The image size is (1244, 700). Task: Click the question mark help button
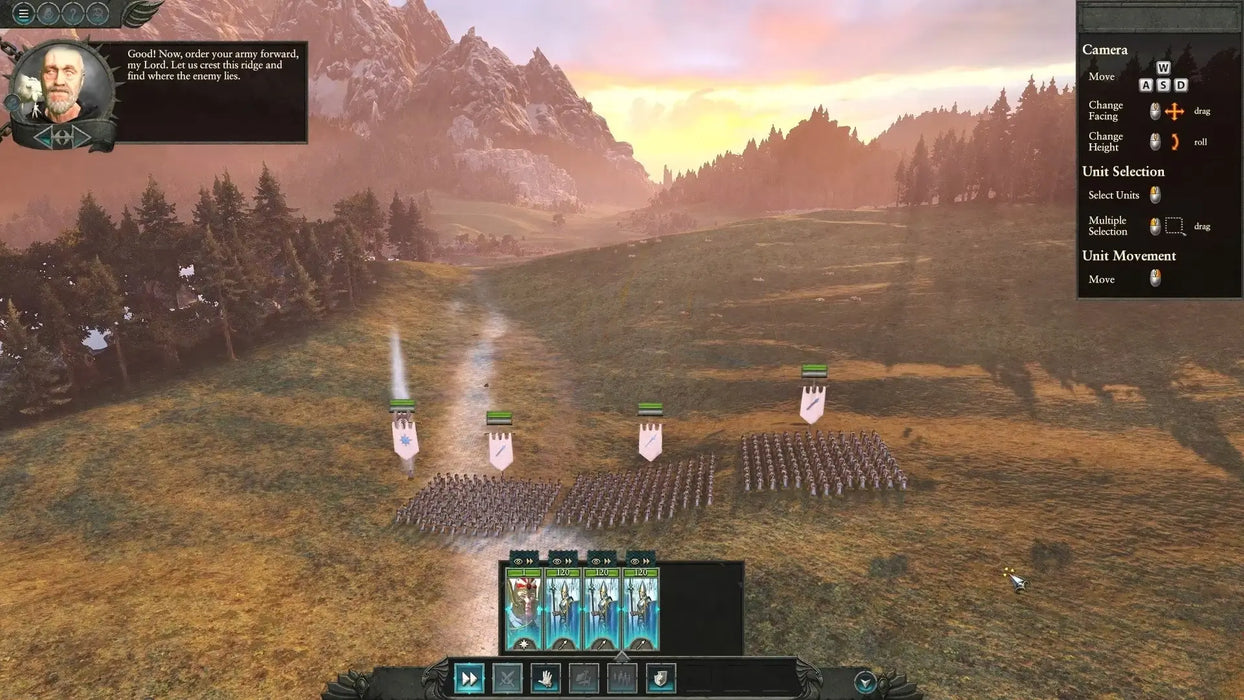[x=72, y=13]
